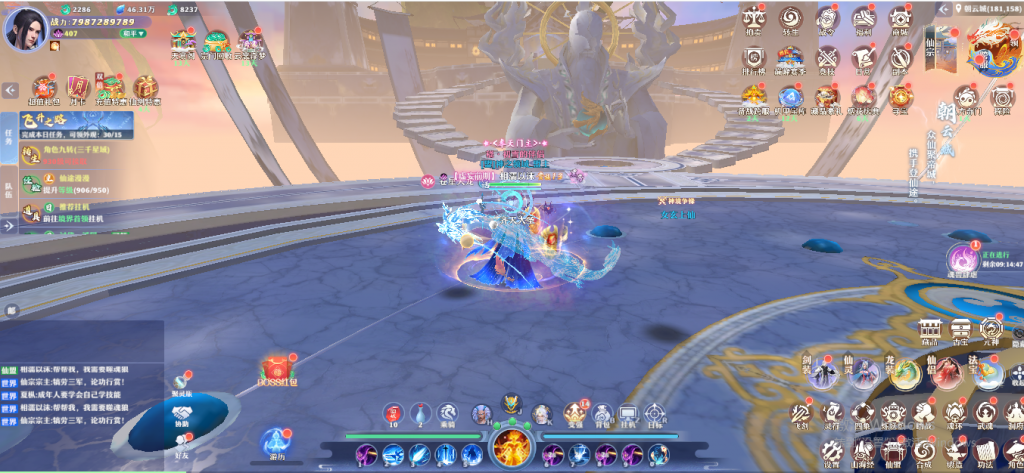The height and width of the screenshot is (473, 1024).
Task: Open the 竞技 crossed-swords arena icon
Action: tap(826, 57)
